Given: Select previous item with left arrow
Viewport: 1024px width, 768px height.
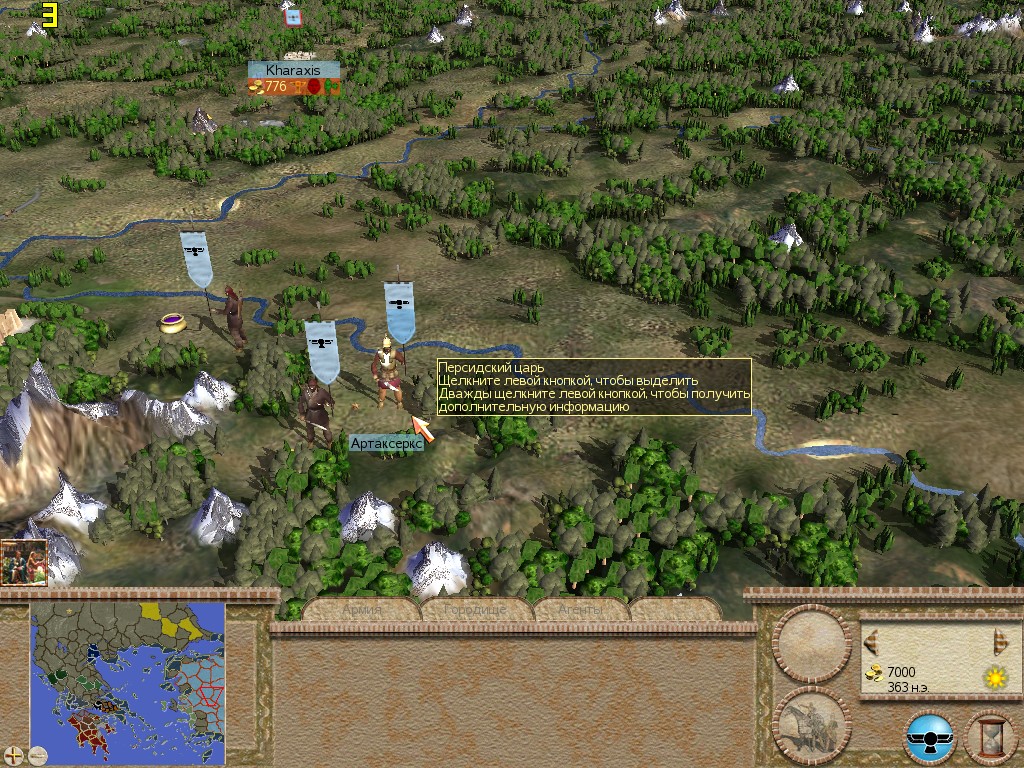Looking at the screenshot, I should tap(871, 641).
